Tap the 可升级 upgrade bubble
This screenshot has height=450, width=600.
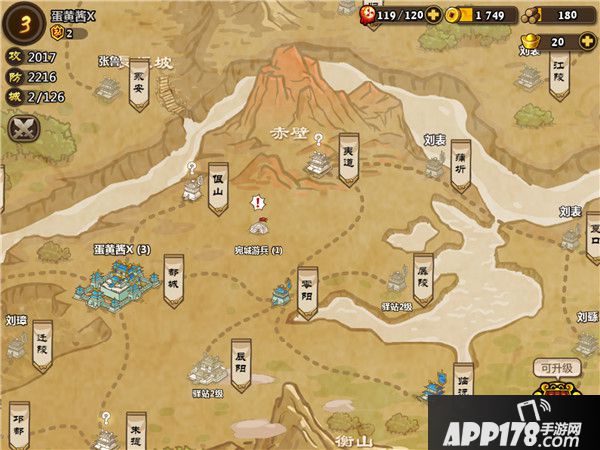554,367
